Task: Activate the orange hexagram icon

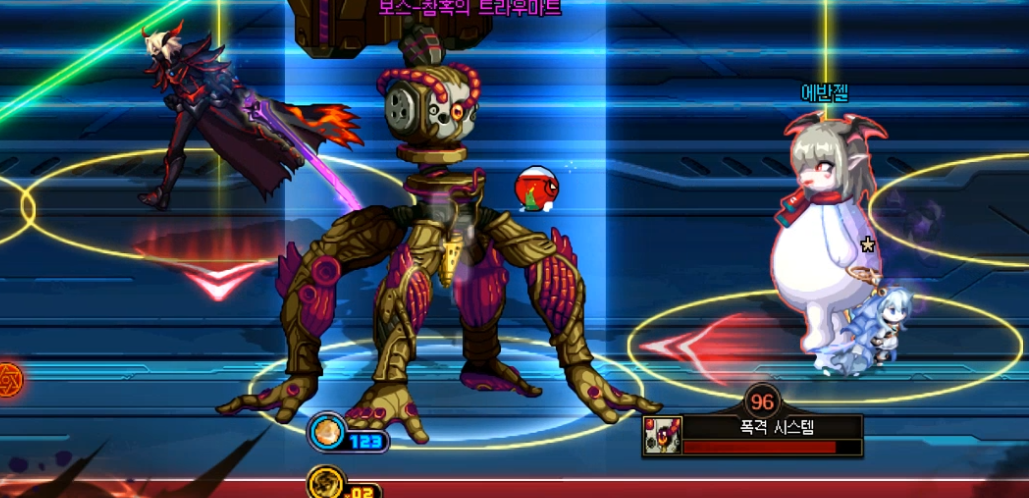Action: pyautogui.click(x=7, y=379)
